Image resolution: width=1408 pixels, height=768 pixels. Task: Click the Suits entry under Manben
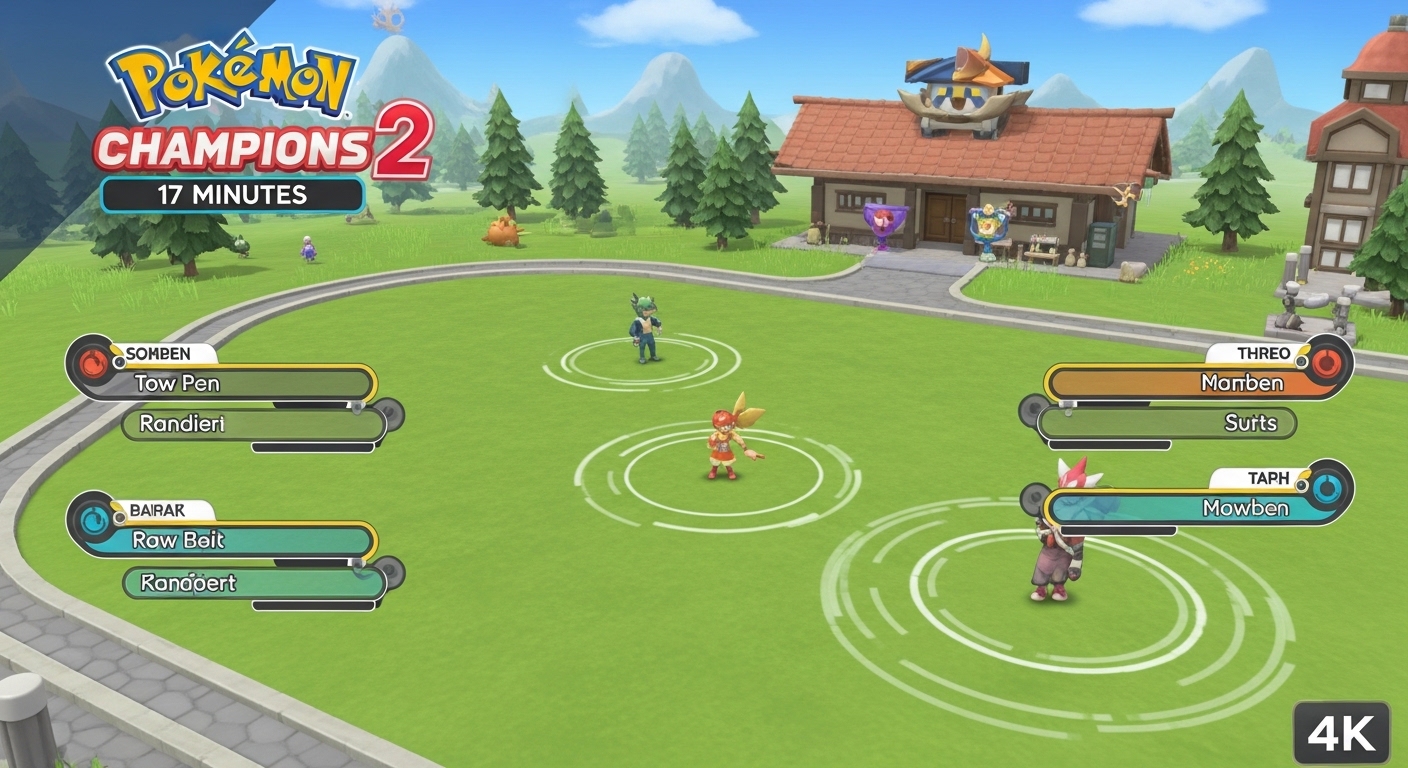click(1252, 423)
